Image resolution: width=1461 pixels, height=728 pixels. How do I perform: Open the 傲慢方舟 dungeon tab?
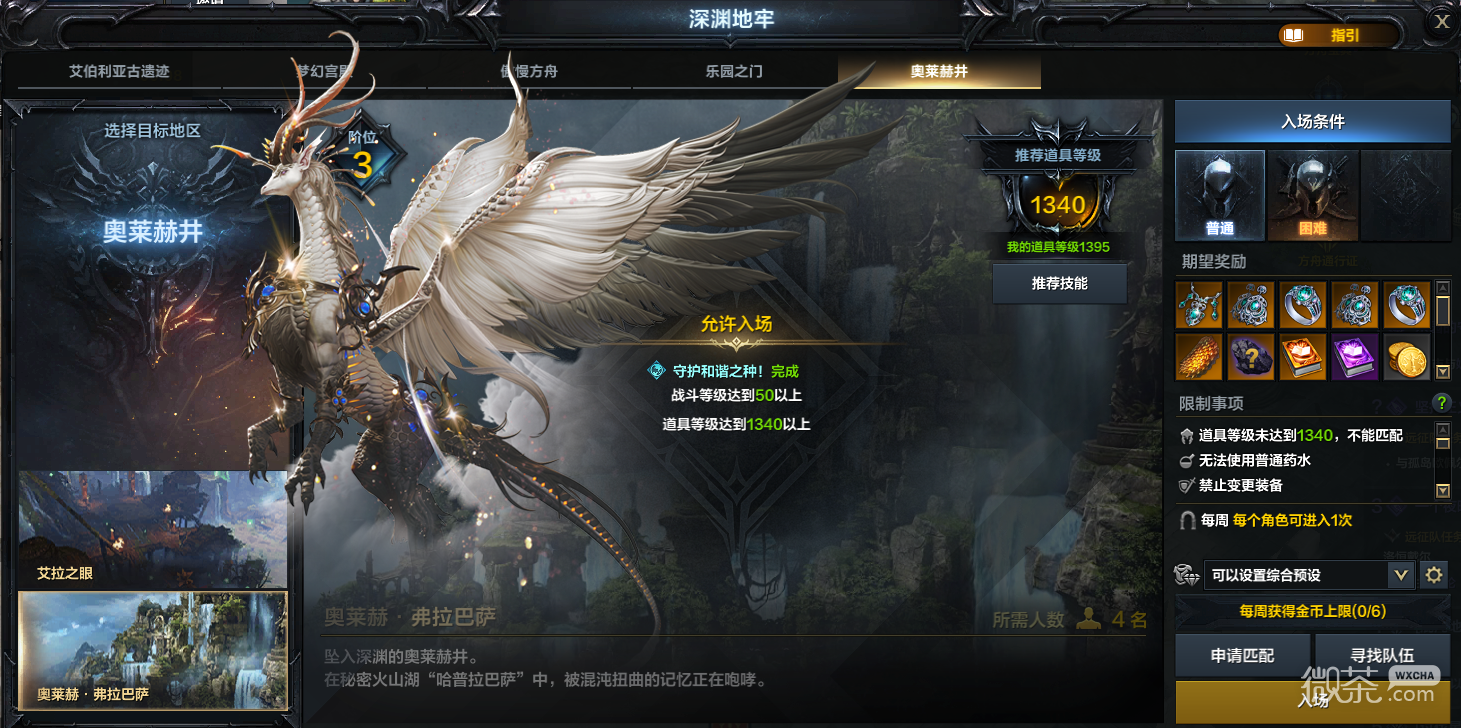[529, 72]
